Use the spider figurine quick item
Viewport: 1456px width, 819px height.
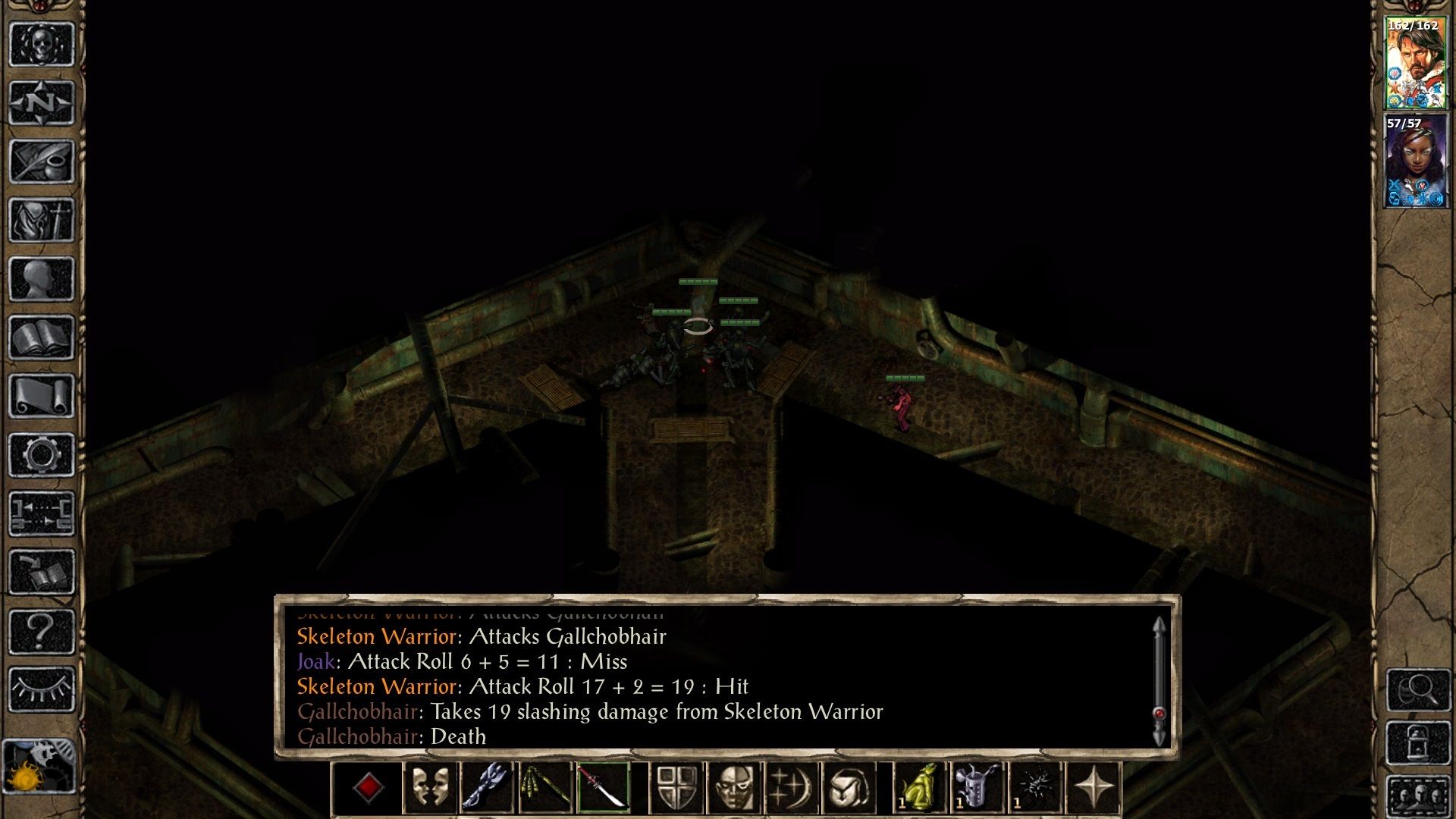pyautogui.click(x=1036, y=788)
